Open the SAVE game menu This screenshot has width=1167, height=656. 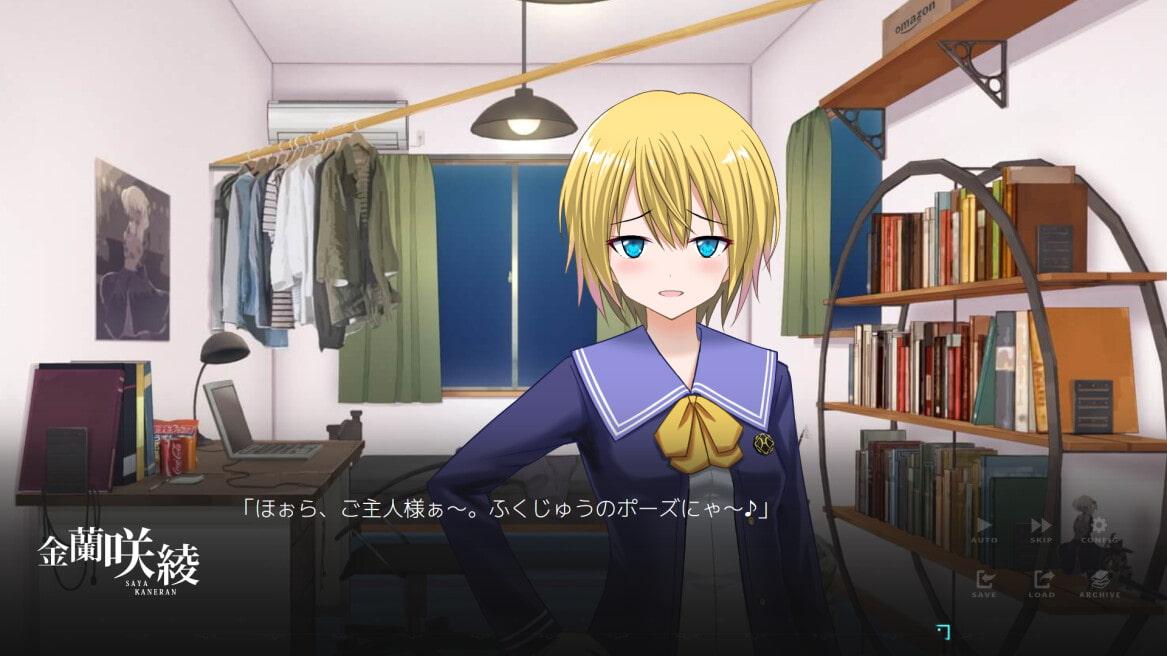(984, 582)
